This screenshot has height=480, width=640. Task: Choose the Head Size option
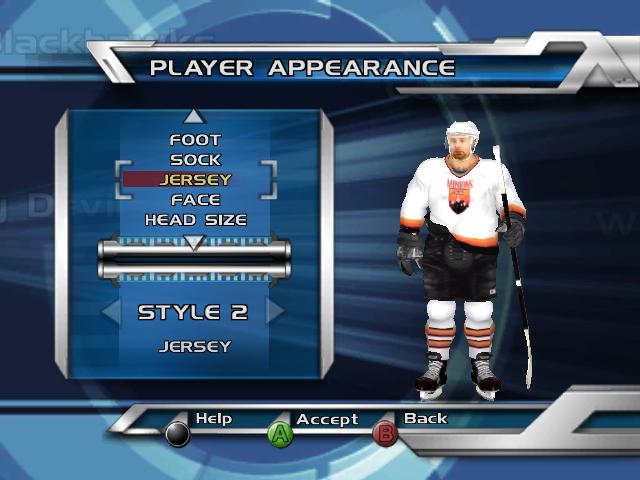(x=195, y=220)
